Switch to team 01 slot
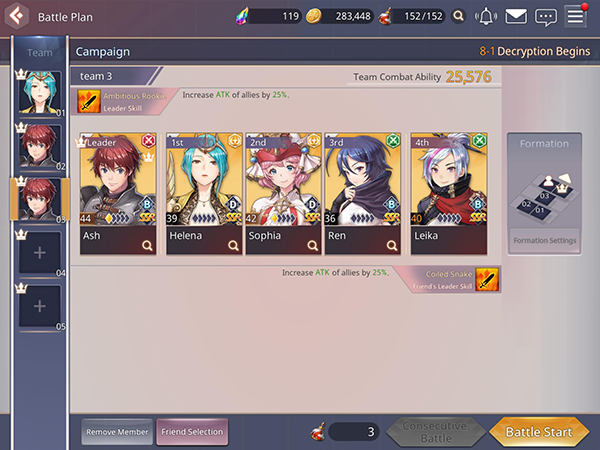The image size is (600, 450). point(39,93)
